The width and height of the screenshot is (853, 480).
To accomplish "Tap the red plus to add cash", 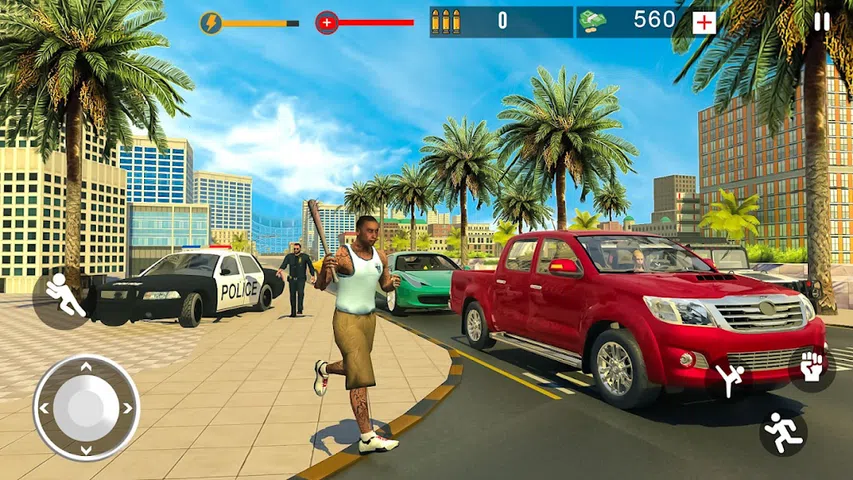I will click(x=704, y=22).
